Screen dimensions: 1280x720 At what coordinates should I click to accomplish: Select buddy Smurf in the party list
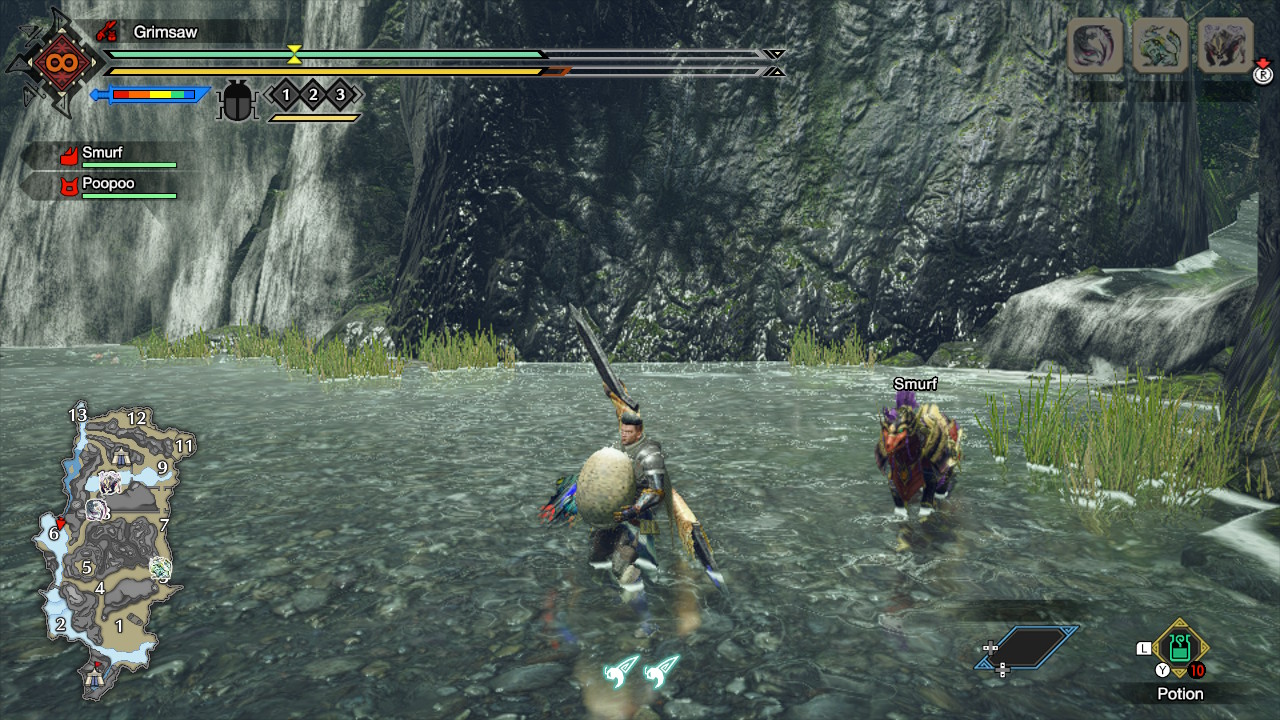102,154
